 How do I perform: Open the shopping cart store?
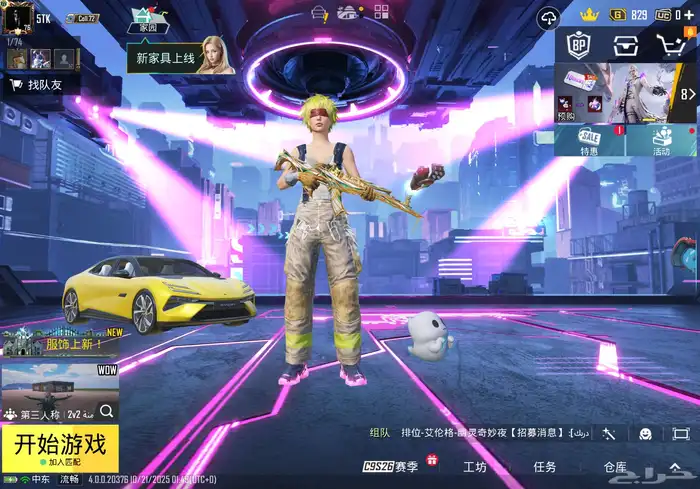pos(673,45)
